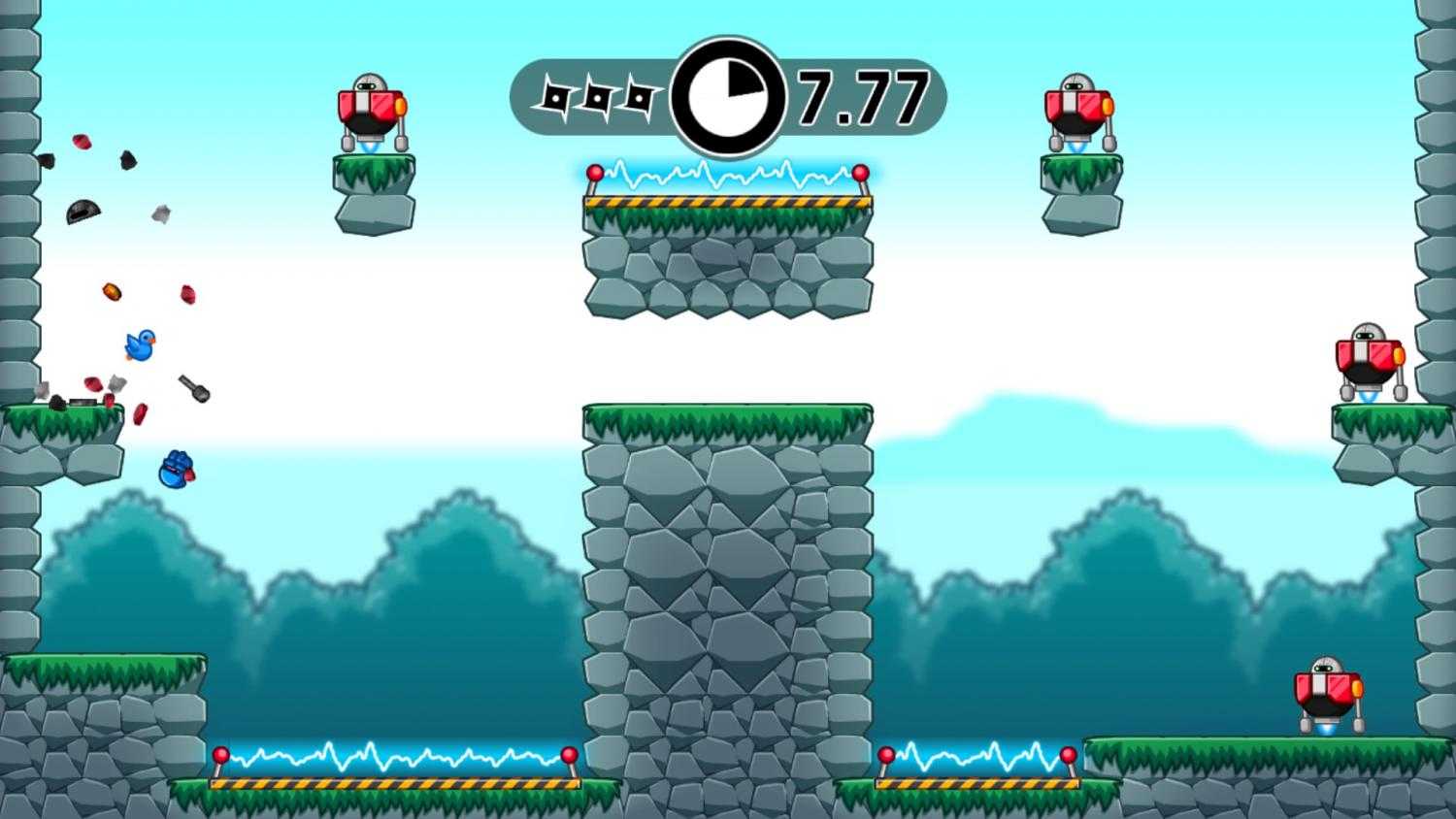Screen dimensions: 1456x819
Task: Click the third shuriken icon
Action: (641, 96)
